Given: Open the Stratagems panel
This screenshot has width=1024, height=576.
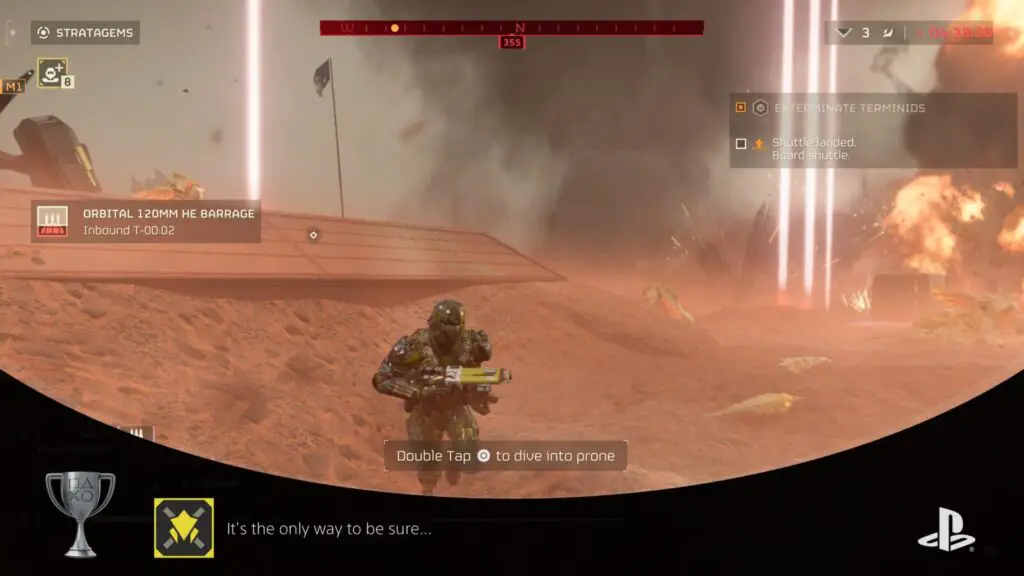Looking at the screenshot, I should click(85, 33).
